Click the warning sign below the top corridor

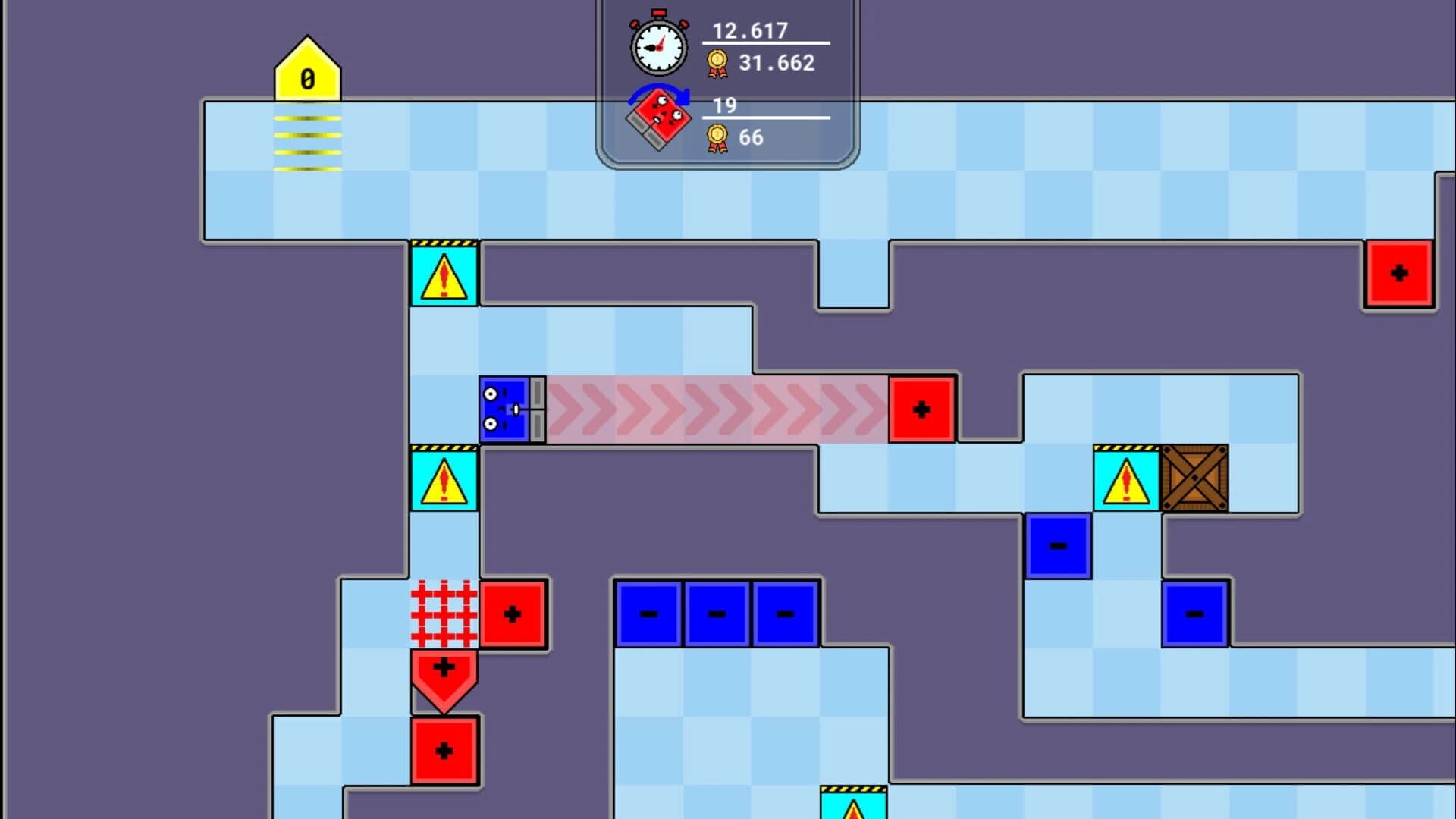coord(443,275)
